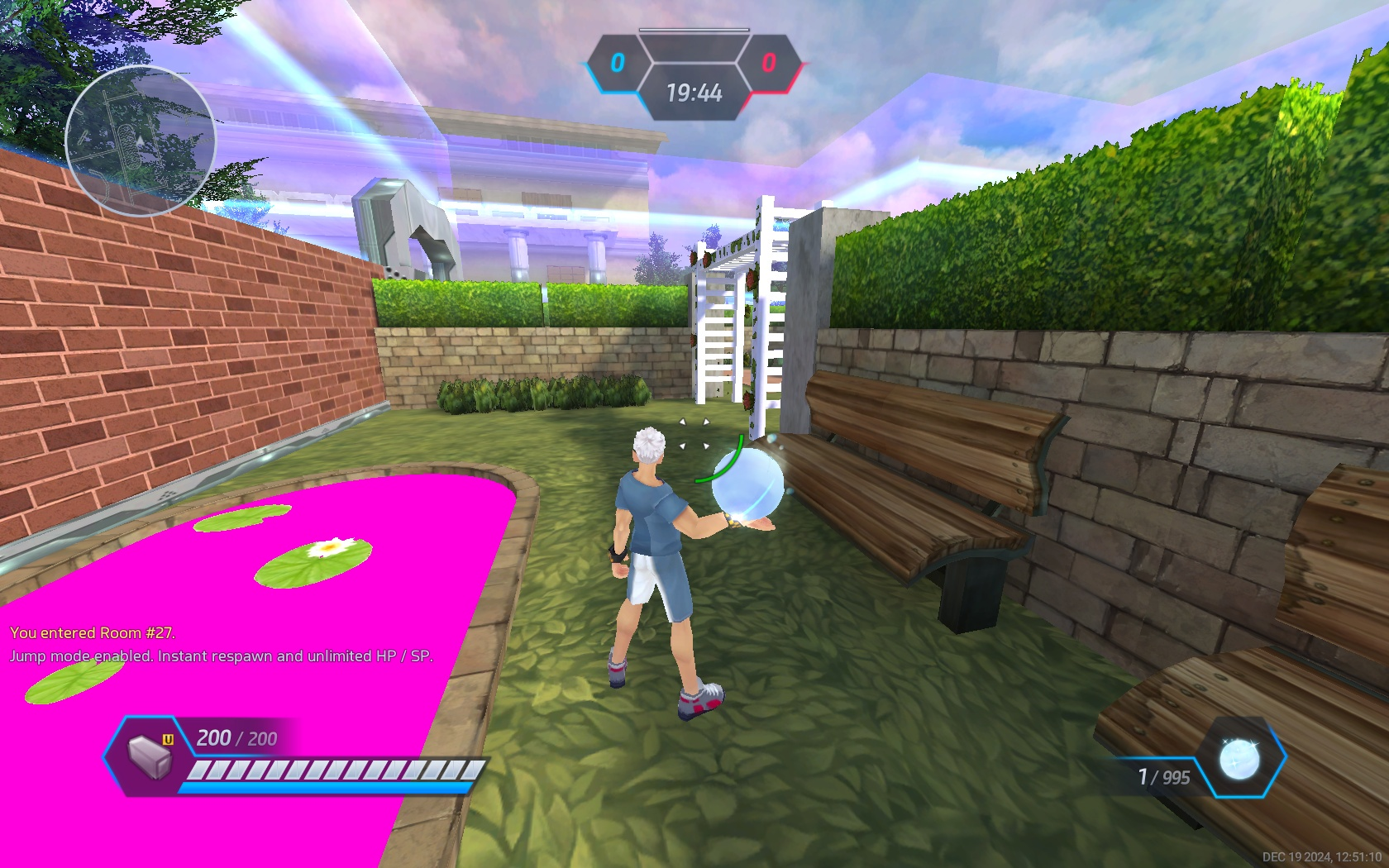Click the circular minimap

[141, 141]
